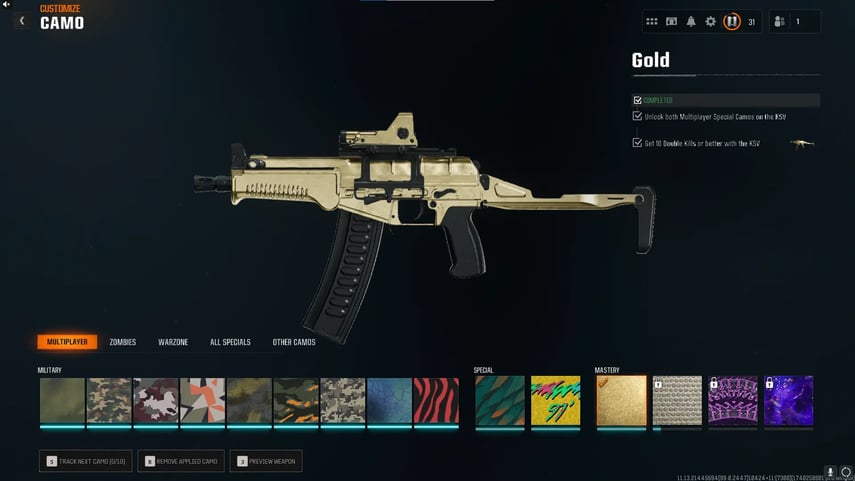Select the Other Camos tab
The width and height of the screenshot is (855, 481).
pos(294,342)
